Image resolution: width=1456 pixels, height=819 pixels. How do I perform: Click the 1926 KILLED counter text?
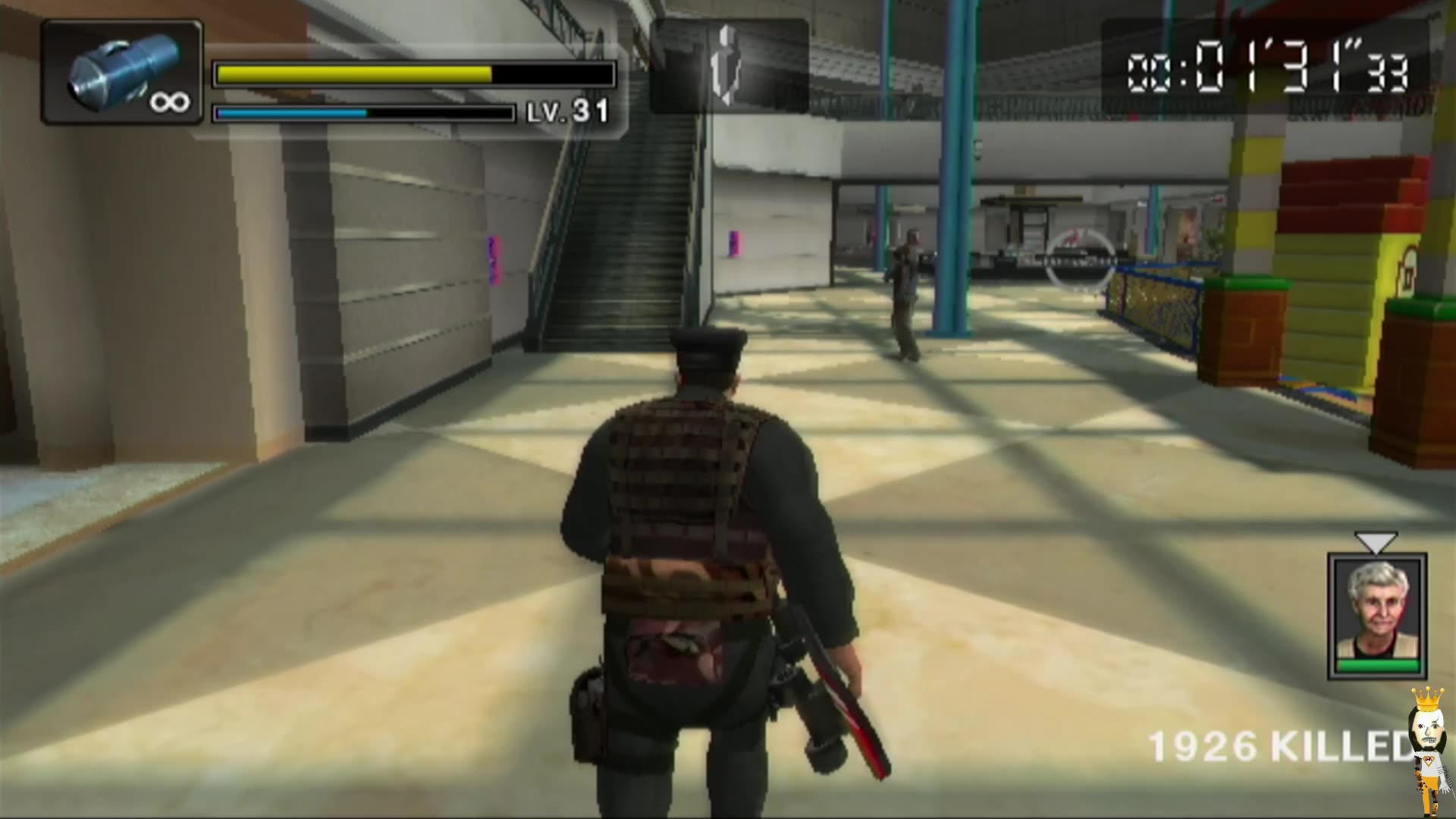(x=1289, y=747)
